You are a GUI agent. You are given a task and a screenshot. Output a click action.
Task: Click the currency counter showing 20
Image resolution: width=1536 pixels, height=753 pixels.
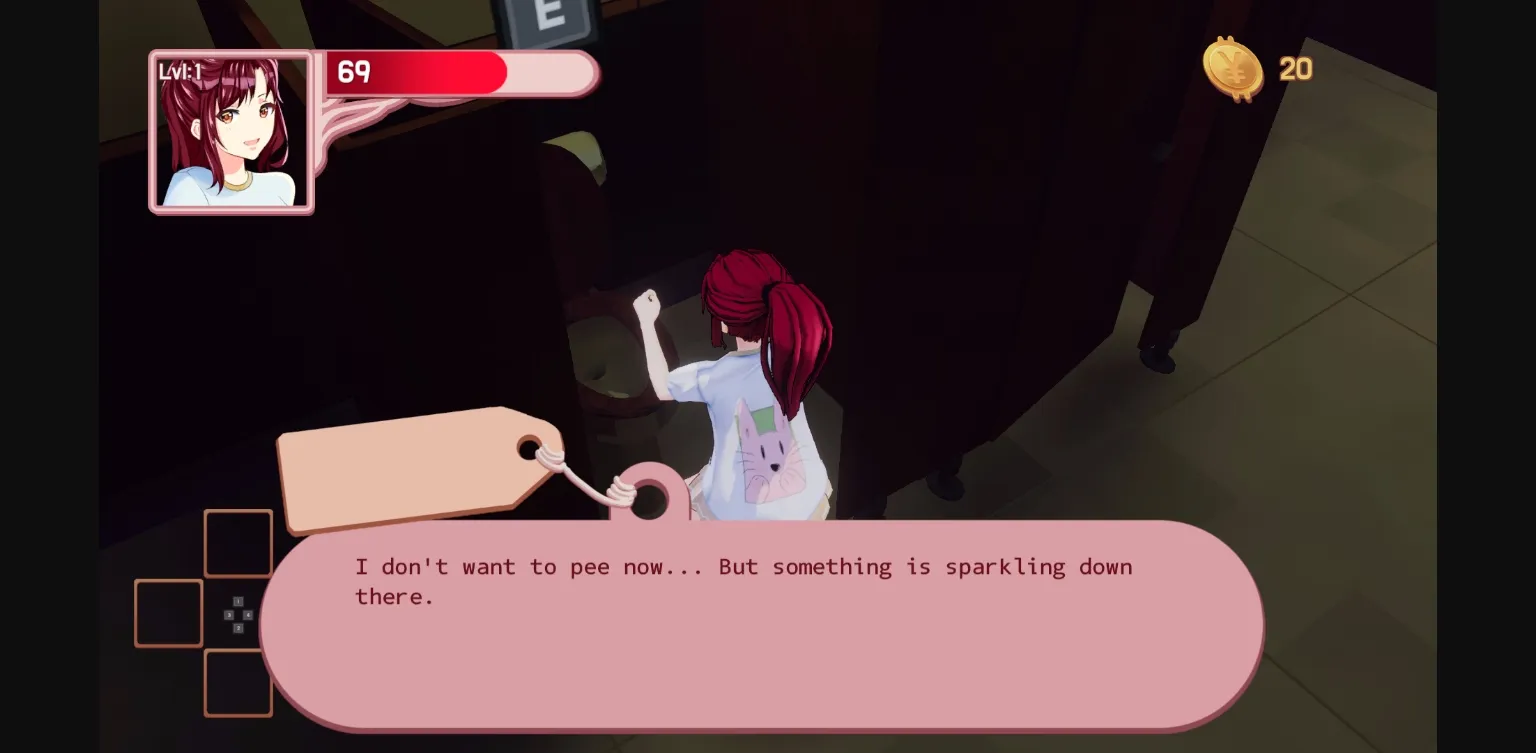point(1294,69)
